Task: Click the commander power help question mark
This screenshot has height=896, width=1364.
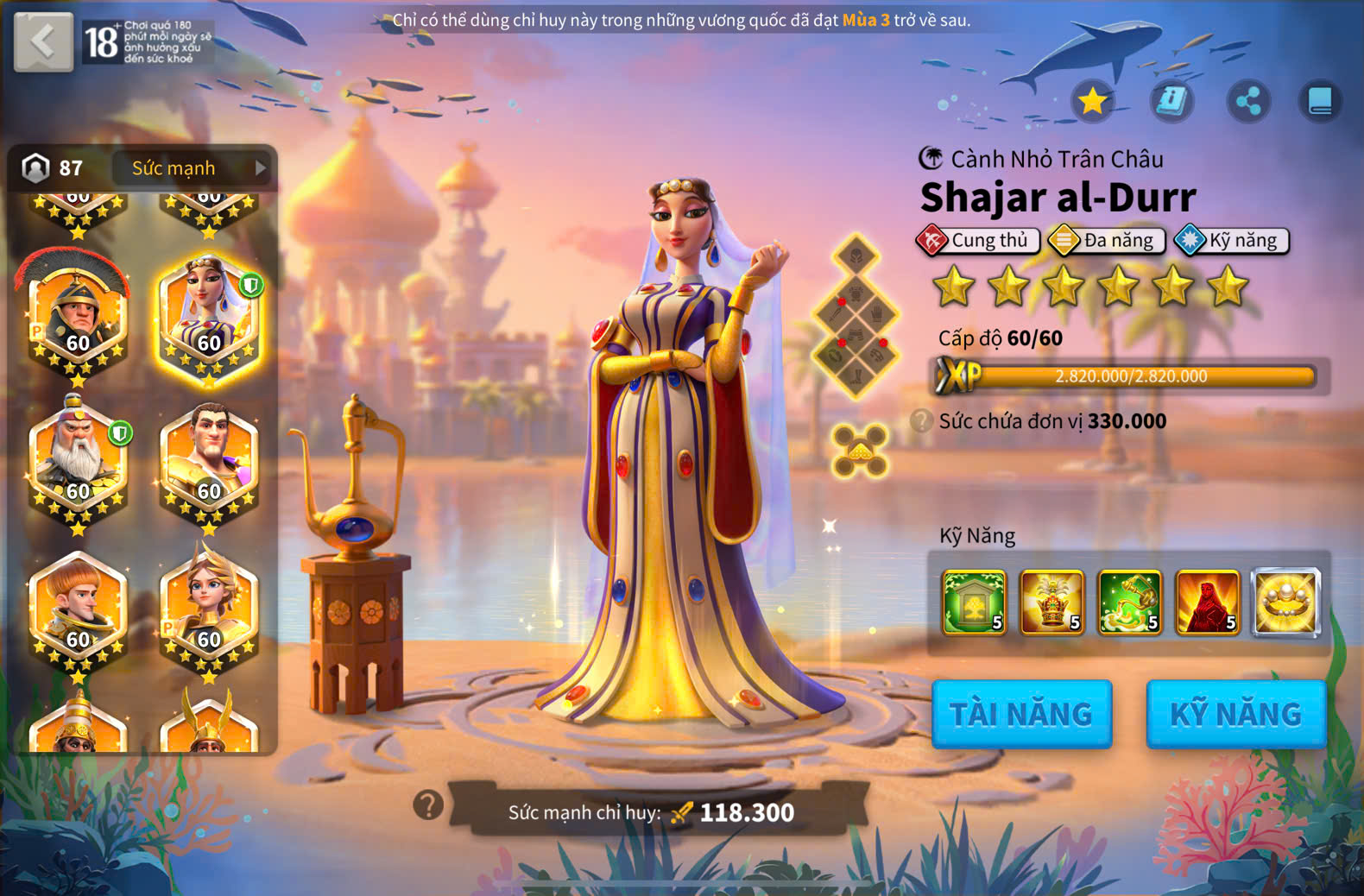Action: click(428, 805)
